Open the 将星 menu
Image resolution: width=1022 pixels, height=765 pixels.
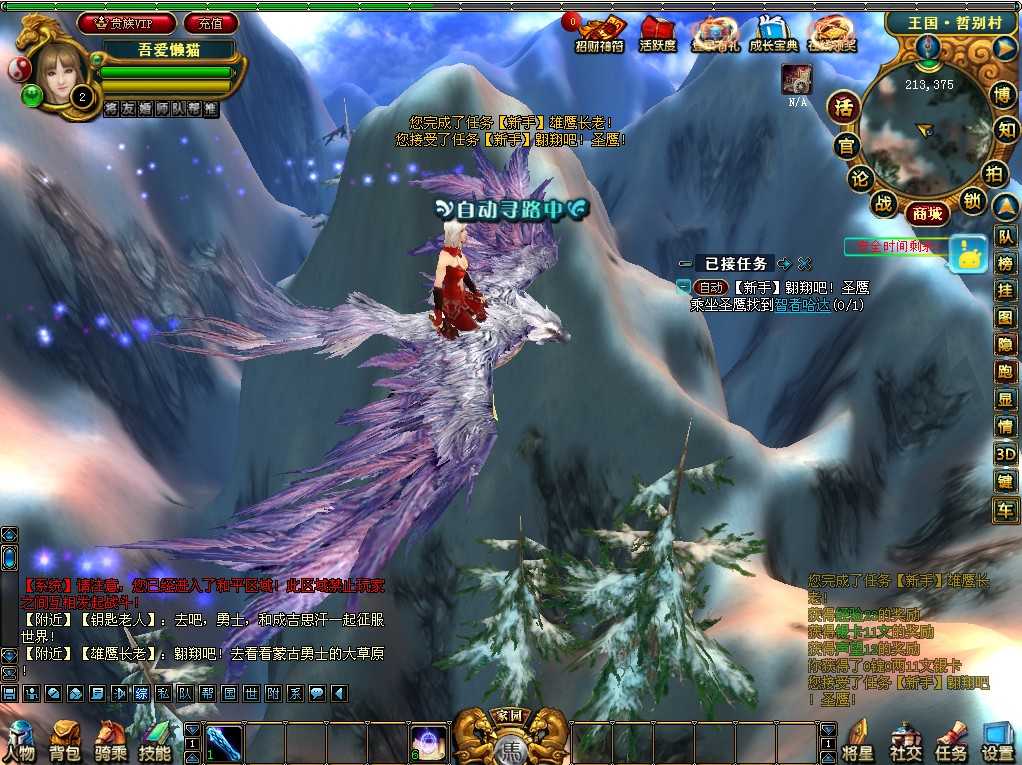pyautogui.click(x=858, y=742)
